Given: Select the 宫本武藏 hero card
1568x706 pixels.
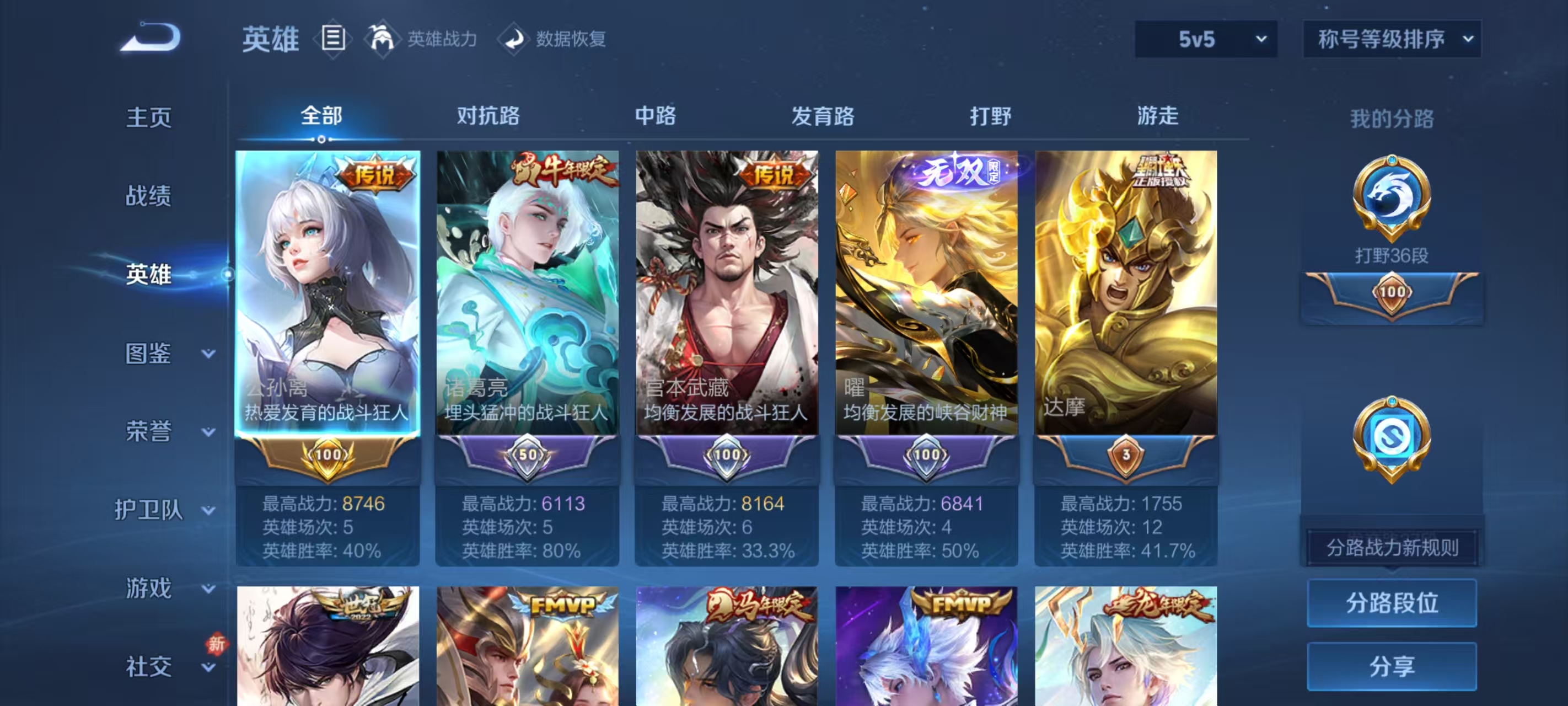Looking at the screenshot, I should point(727,304).
